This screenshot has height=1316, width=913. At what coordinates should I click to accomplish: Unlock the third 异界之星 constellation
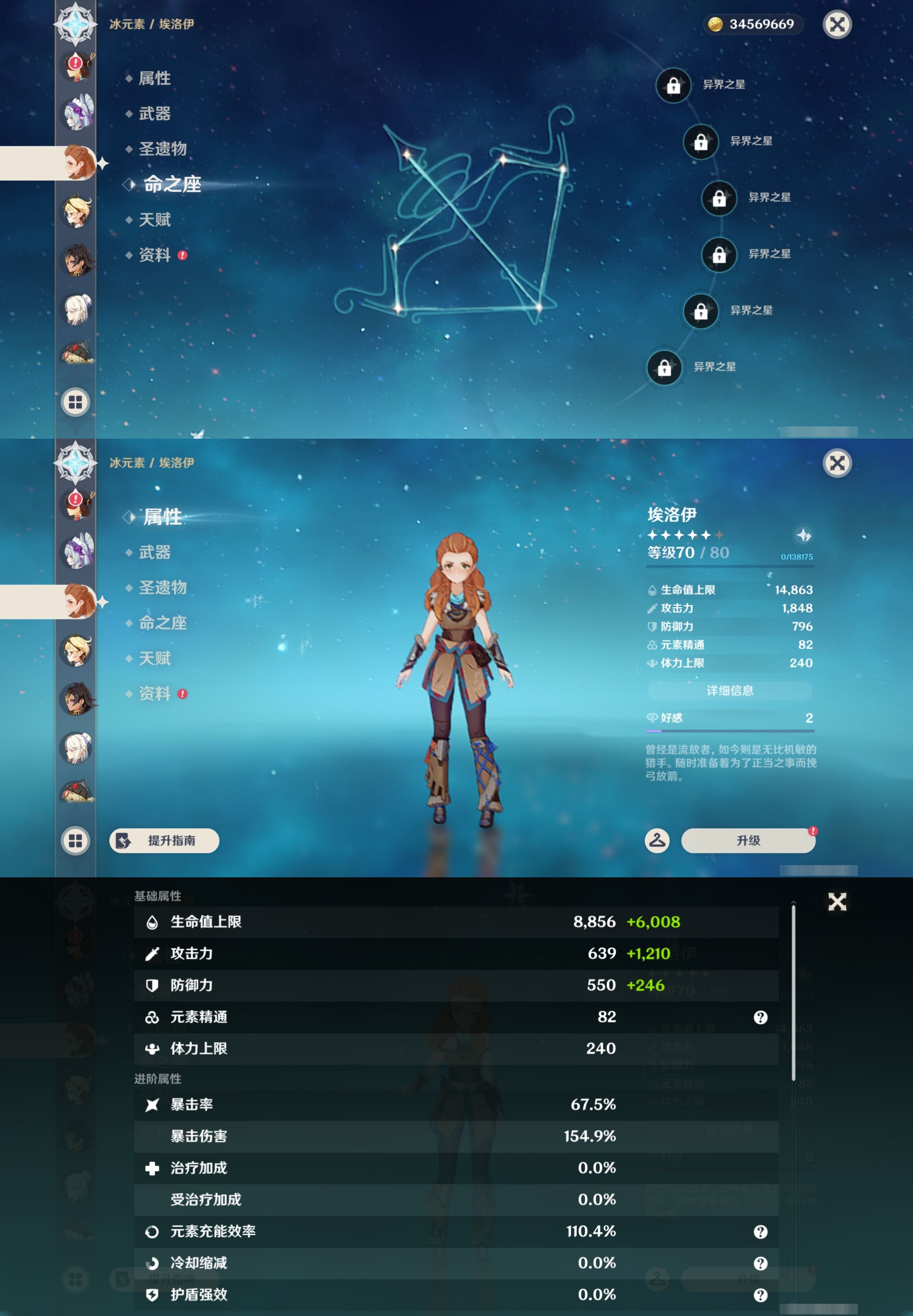coord(718,199)
